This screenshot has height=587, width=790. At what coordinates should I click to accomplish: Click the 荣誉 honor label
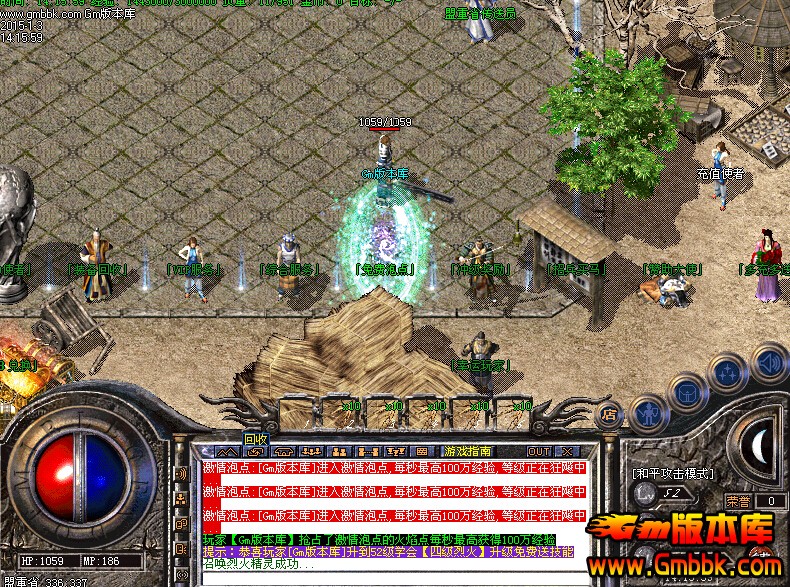(x=737, y=501)
